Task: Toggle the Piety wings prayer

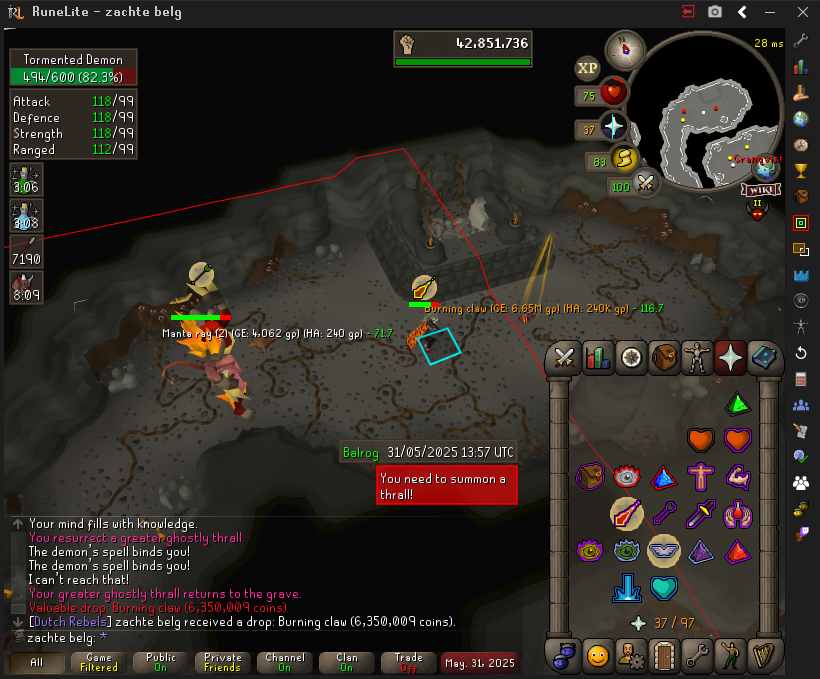Action: pyautogui.click(x=665, y=548)
